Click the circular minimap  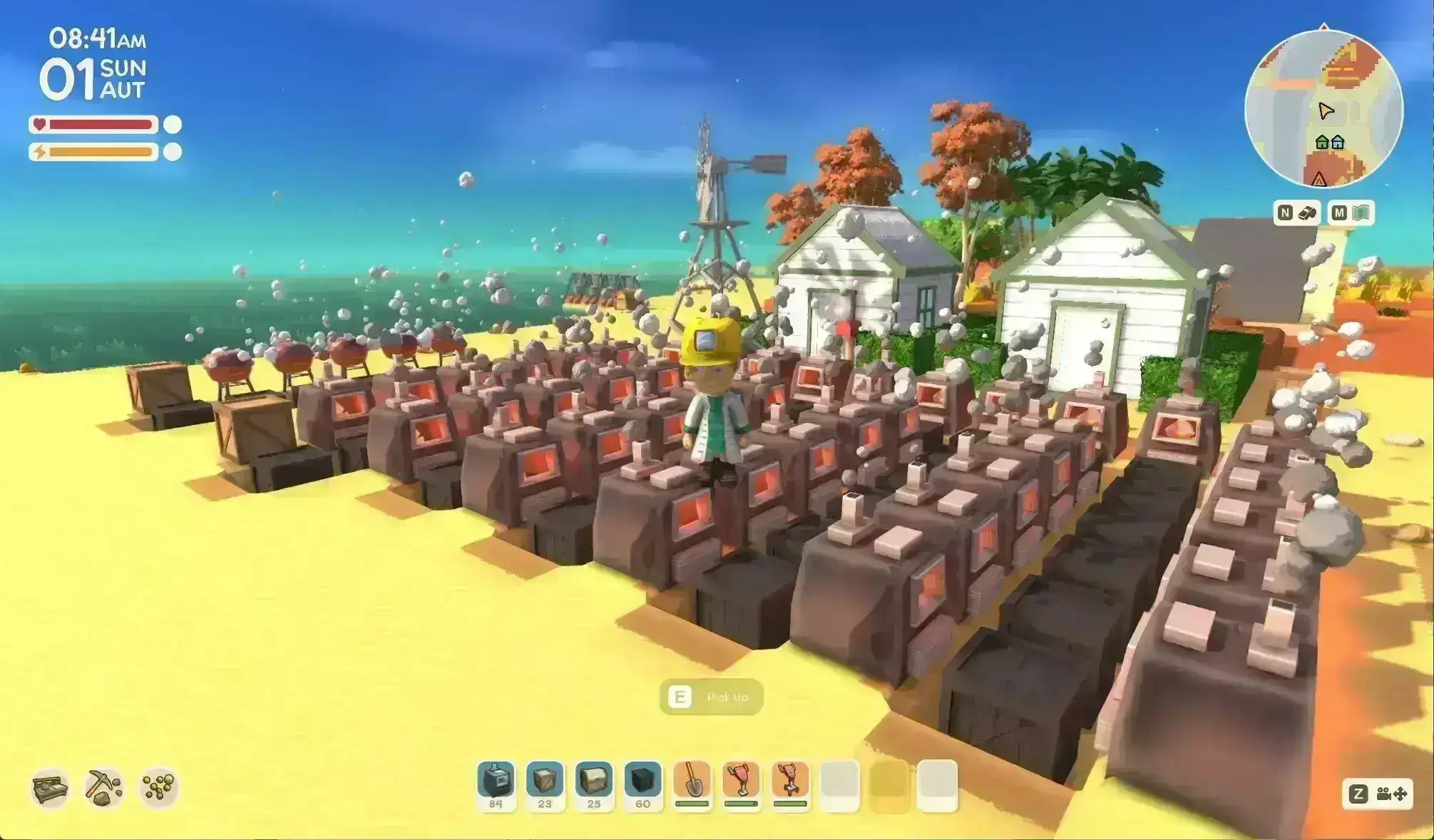pyautogui.click(x=1323, y=108)
